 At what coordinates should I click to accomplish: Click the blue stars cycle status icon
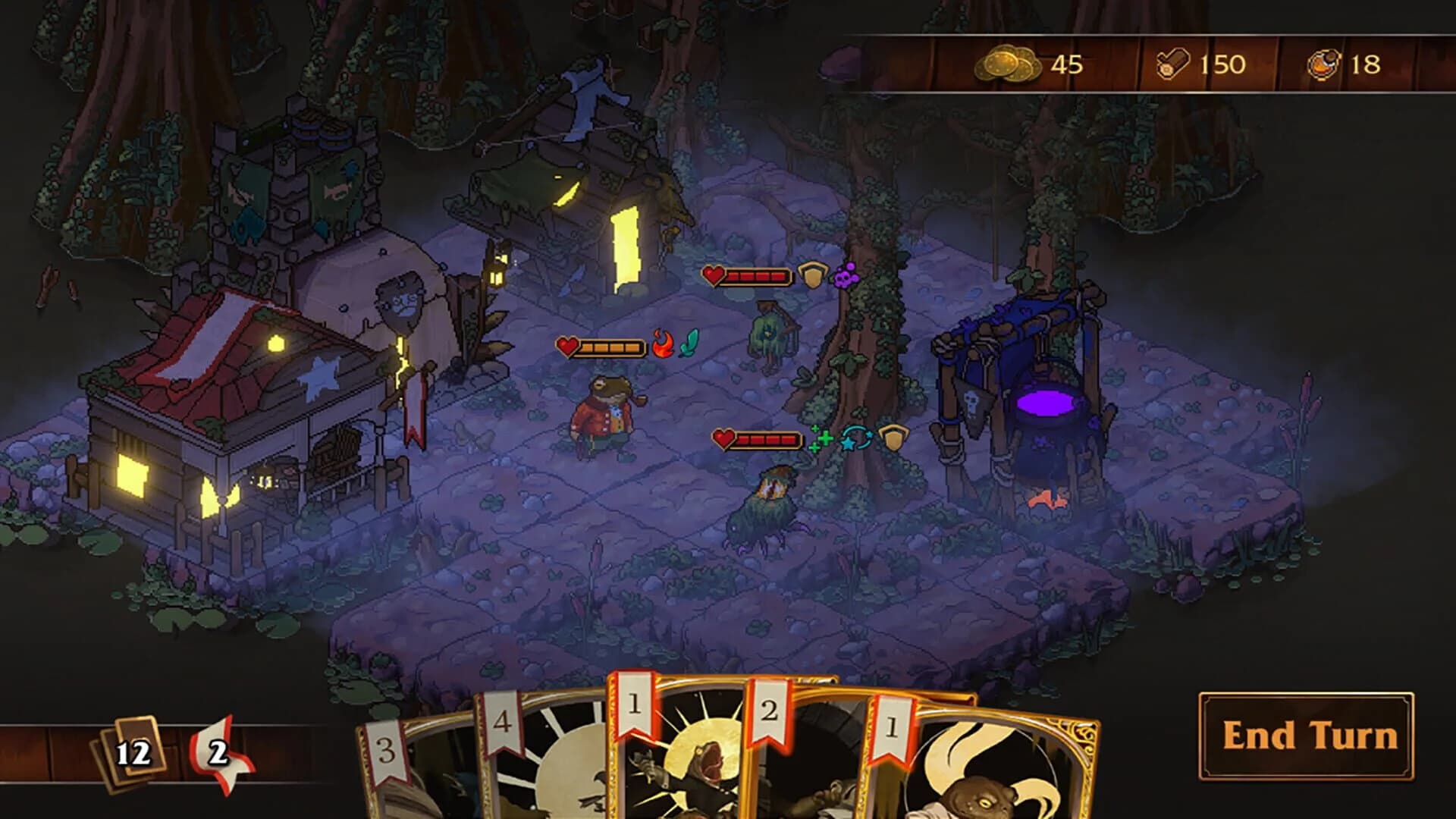pos(858,438)
